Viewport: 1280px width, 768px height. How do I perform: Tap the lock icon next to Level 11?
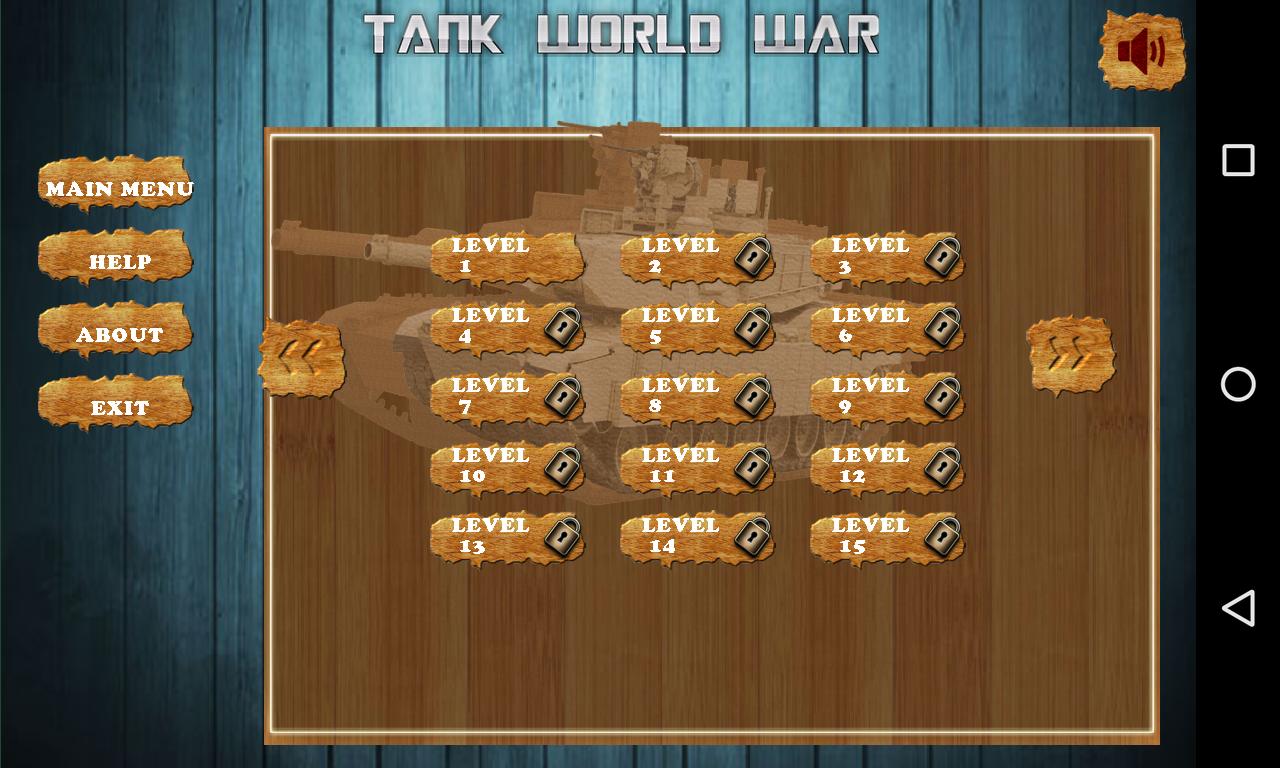(x=752, y=468)
